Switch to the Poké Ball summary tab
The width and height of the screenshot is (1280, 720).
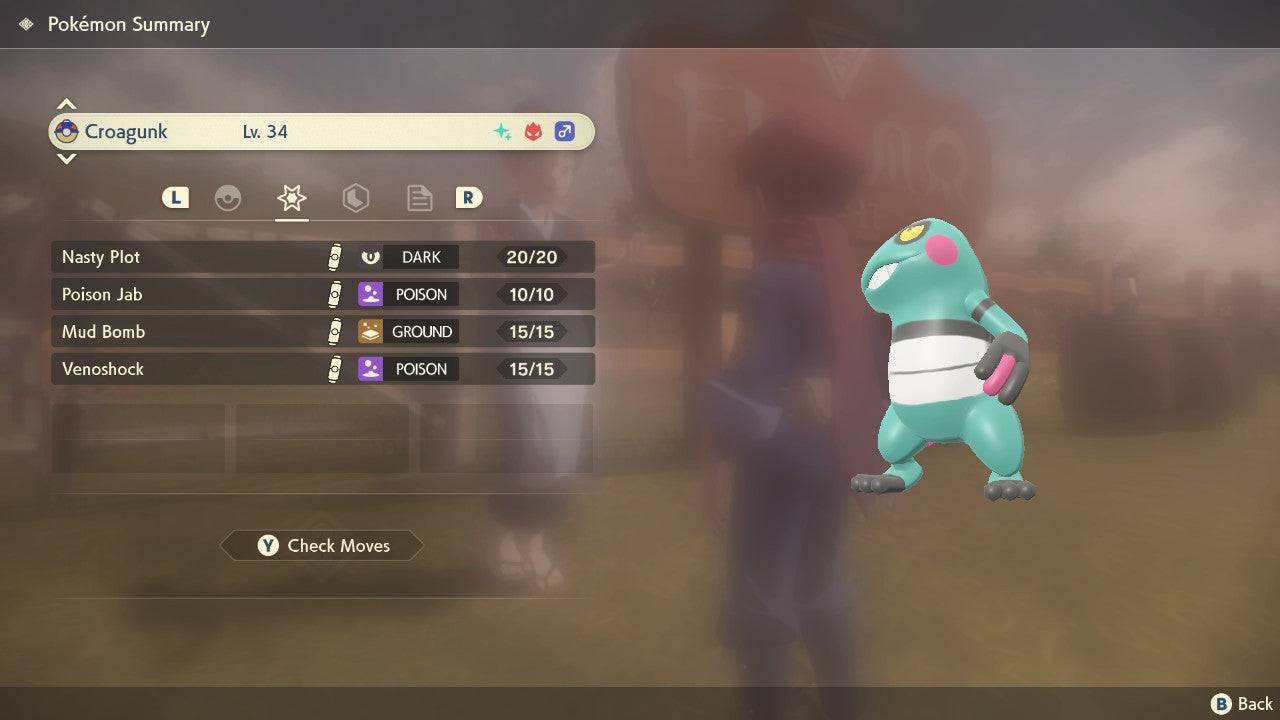pyautogui.click(x=228, y=198)
